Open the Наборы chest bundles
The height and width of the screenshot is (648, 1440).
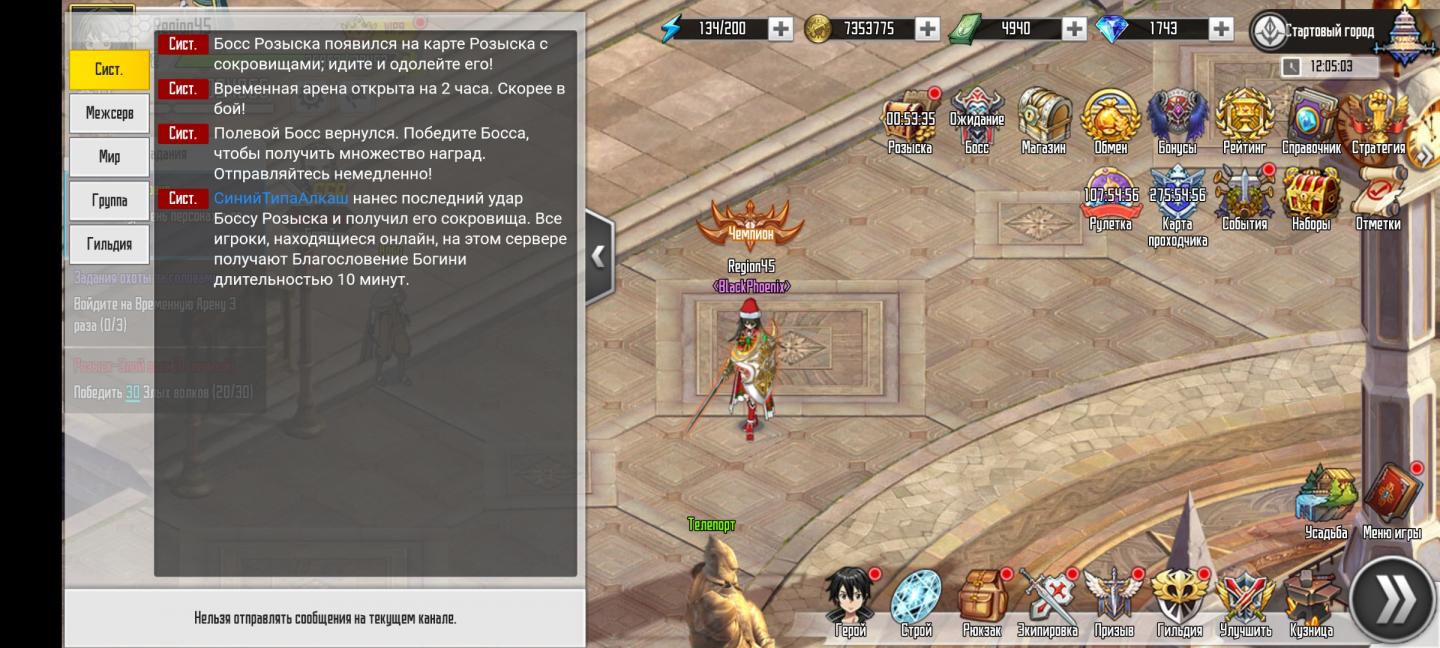[1311, 198]
